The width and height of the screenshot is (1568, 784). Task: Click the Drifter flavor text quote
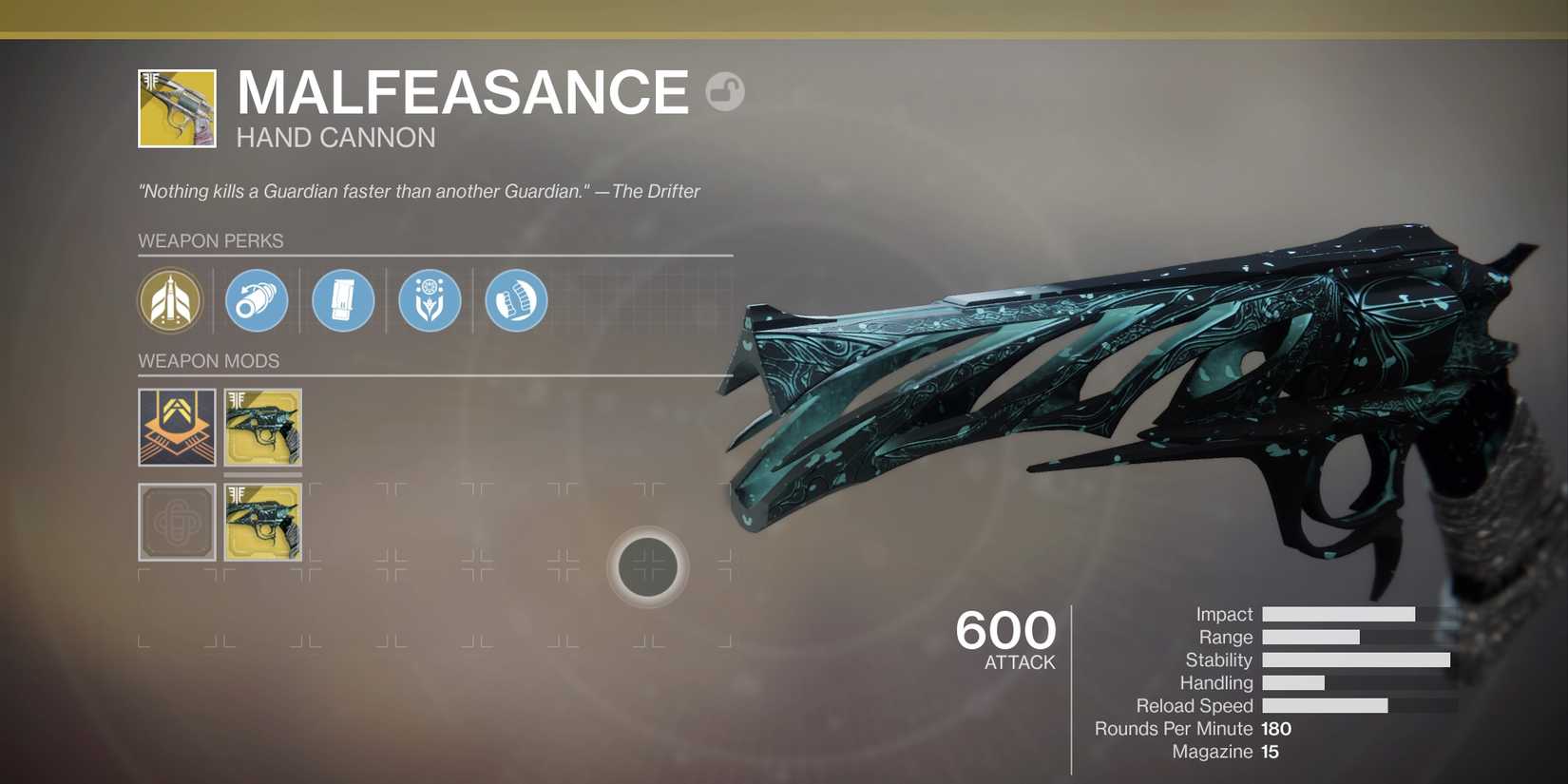coord(418,190)
